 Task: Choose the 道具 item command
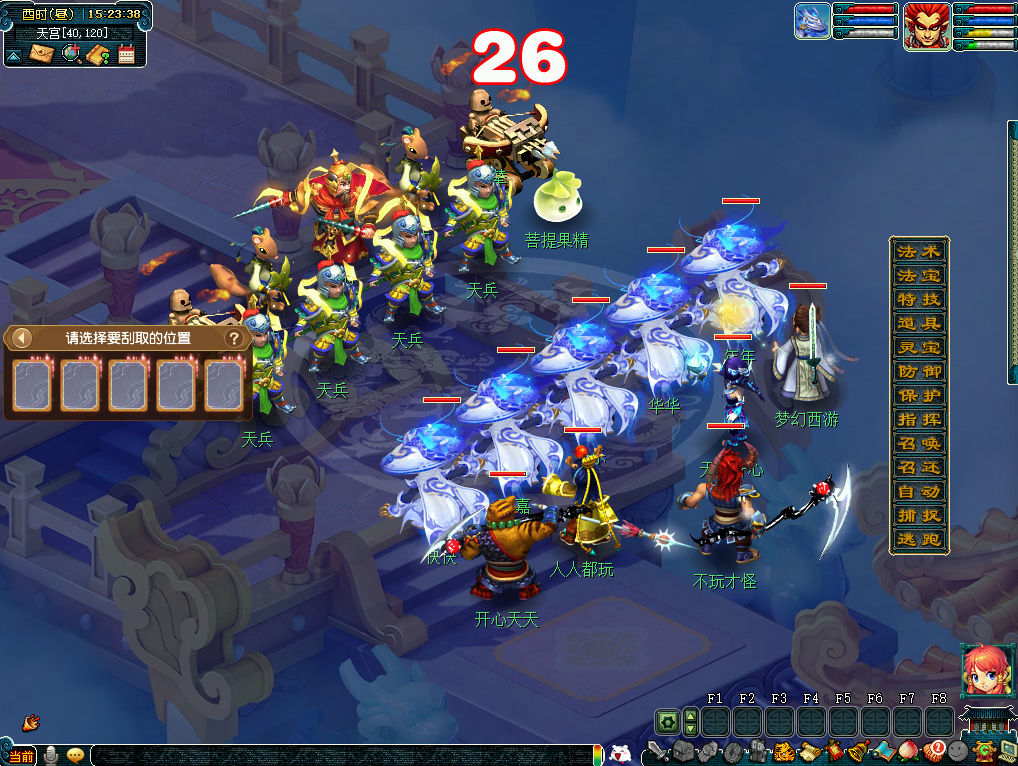pos(918,324)
